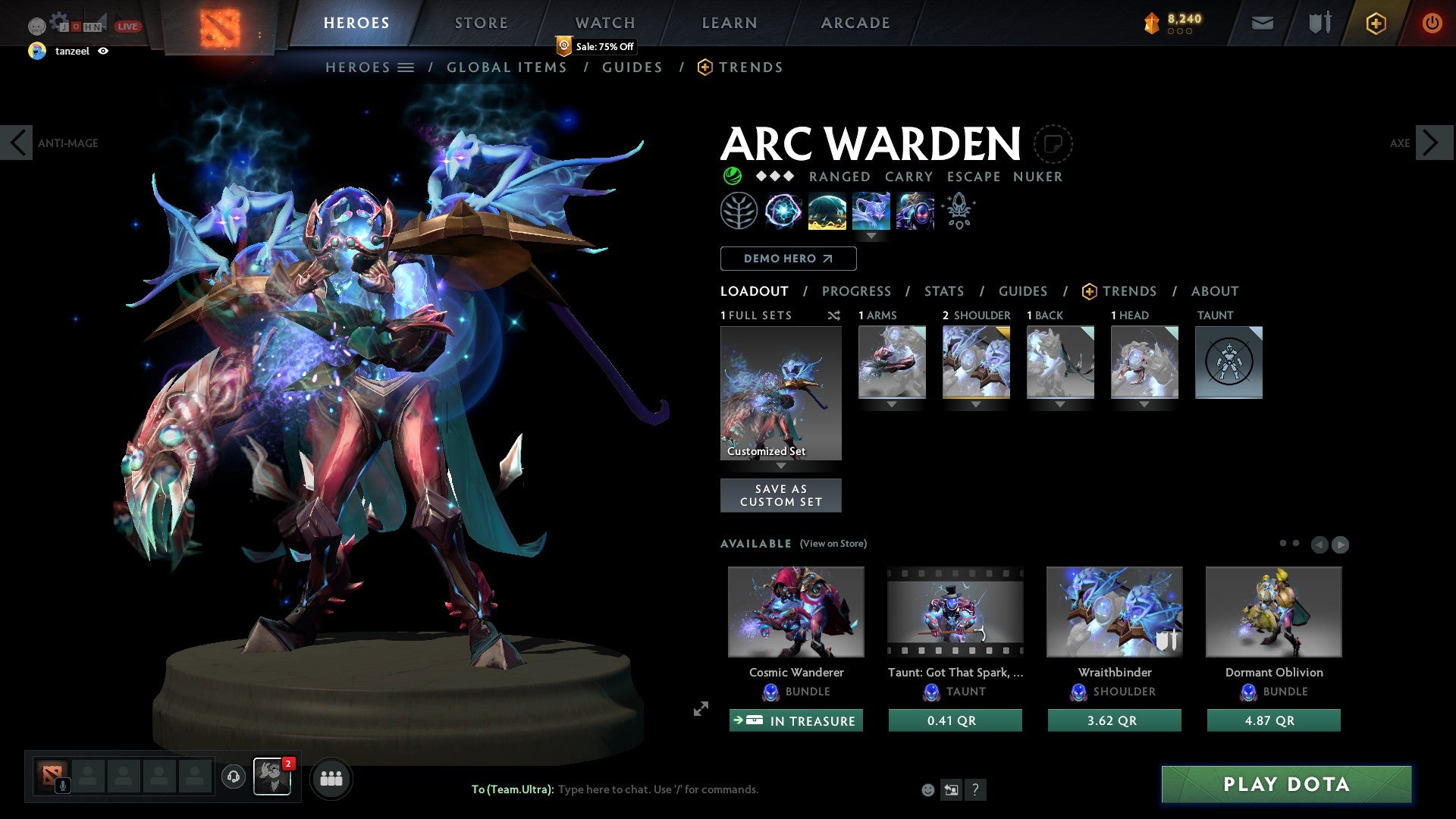Expand the Shoulder slot chevron

[x=976, y=404]
